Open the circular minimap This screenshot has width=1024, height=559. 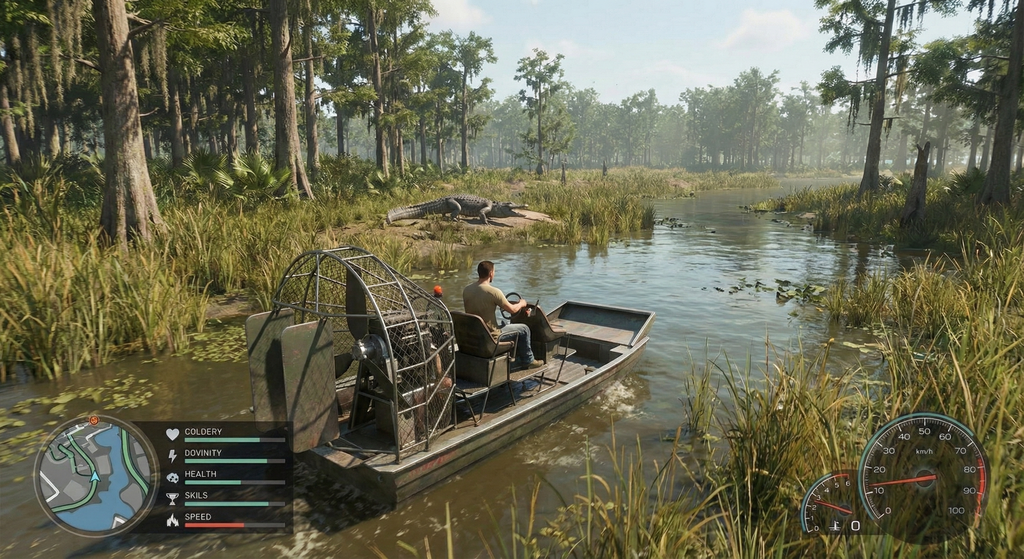coord(95,475)
